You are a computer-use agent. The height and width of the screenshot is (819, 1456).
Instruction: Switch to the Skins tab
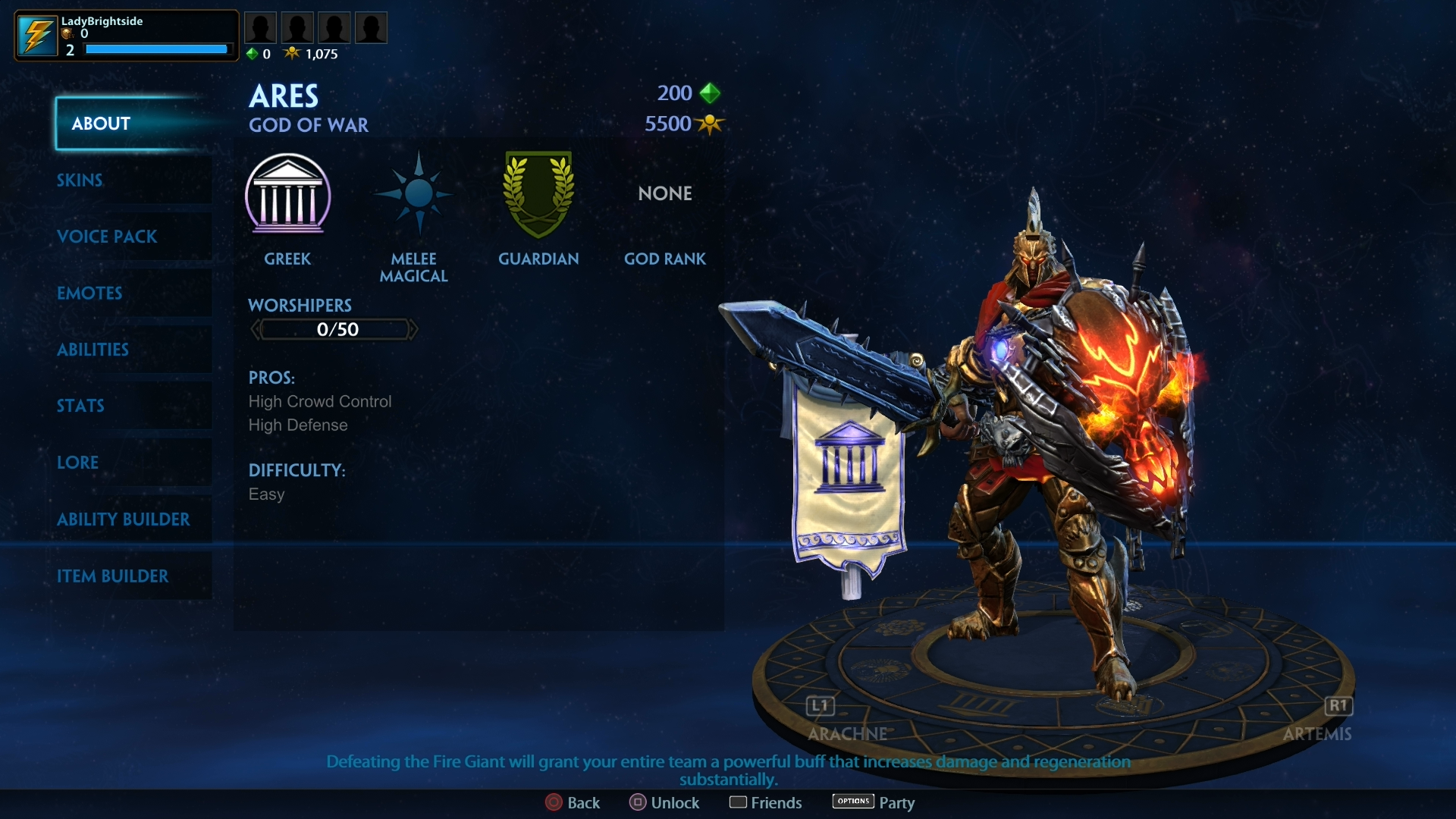point(79,180)
